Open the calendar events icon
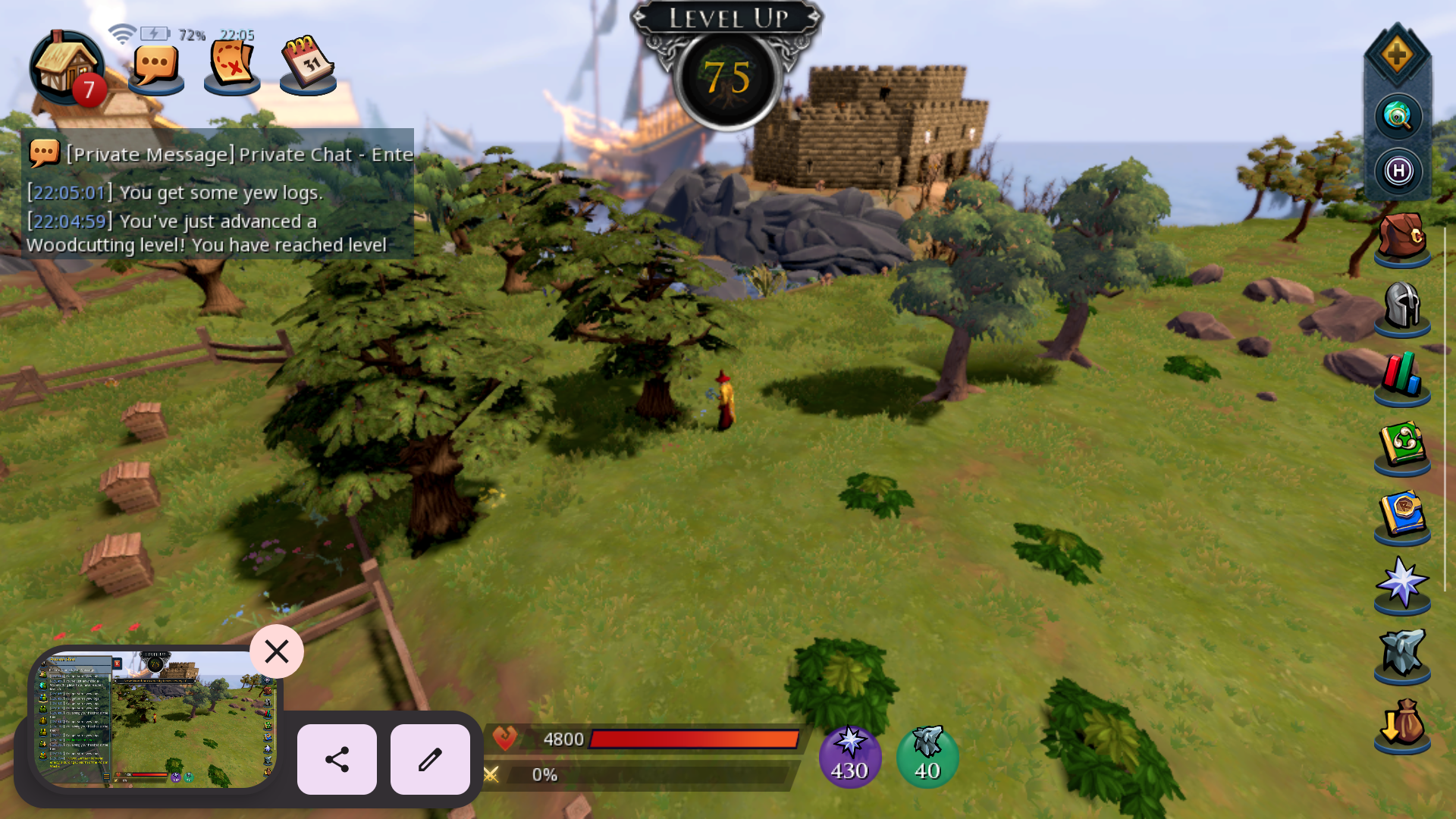This screenshot has width=1456, height=819. tap(308, 65)
